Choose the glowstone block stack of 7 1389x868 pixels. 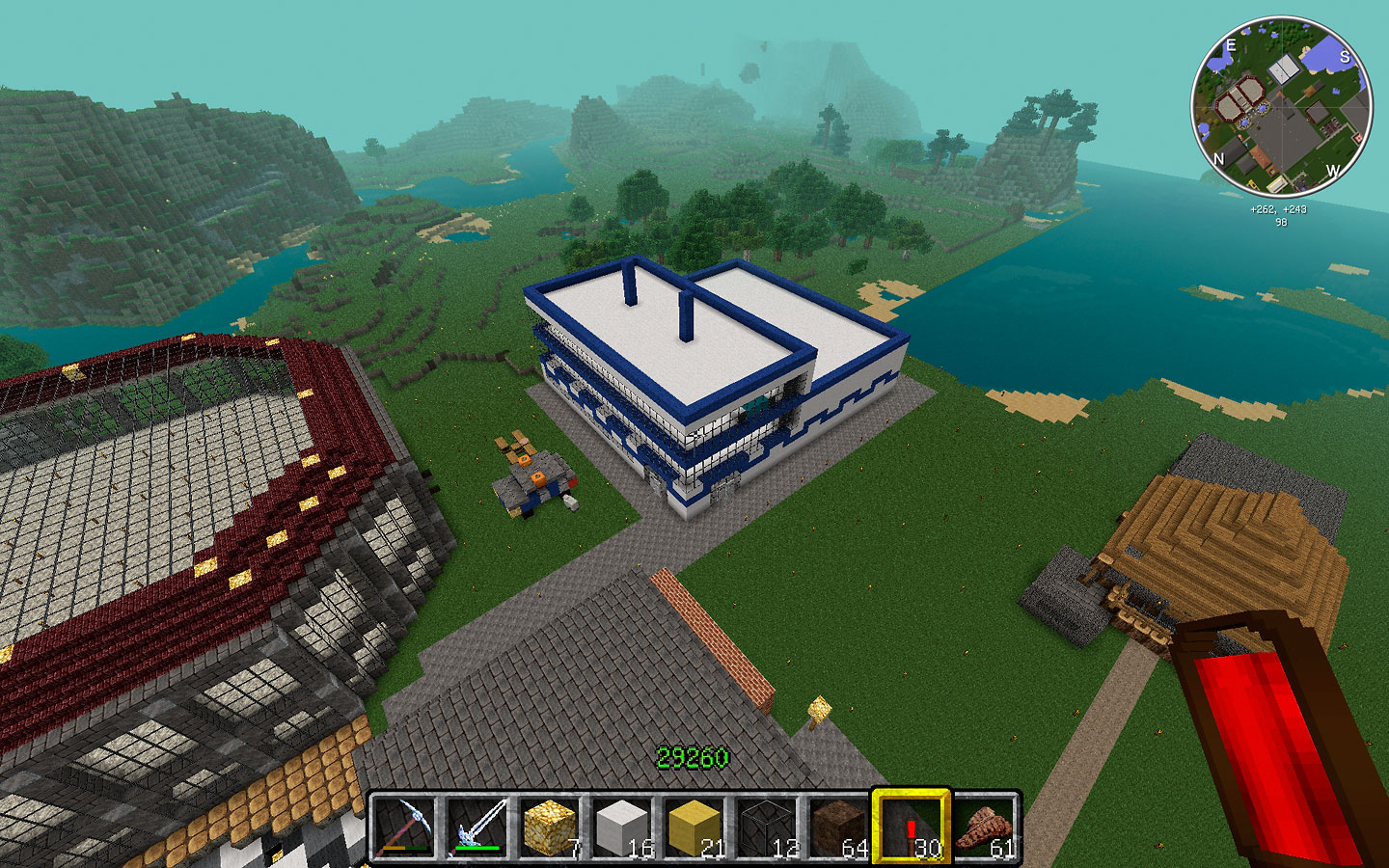point(550,827)
